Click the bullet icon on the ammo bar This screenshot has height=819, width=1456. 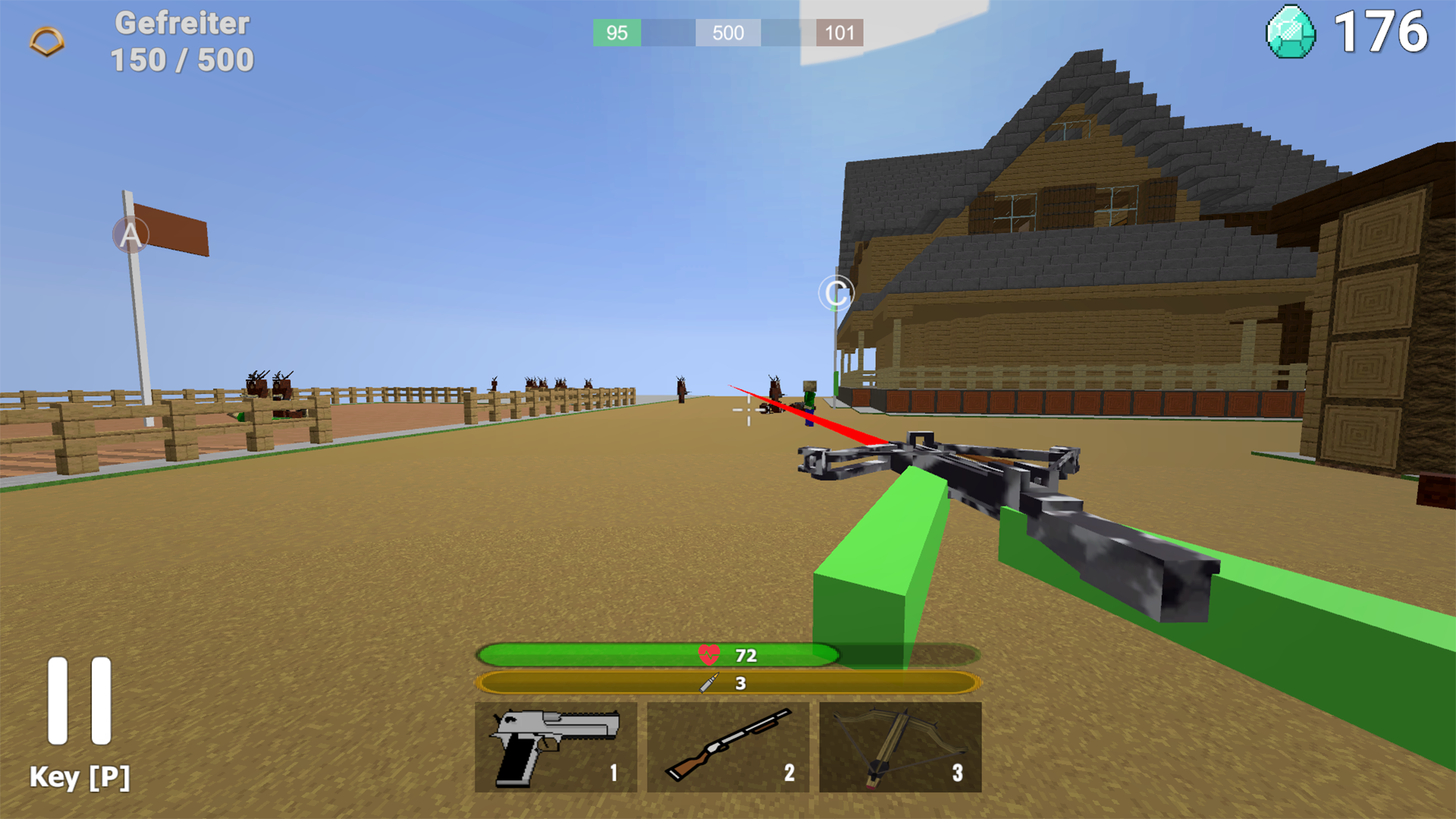pyautogui.click(x=707, y=682)
